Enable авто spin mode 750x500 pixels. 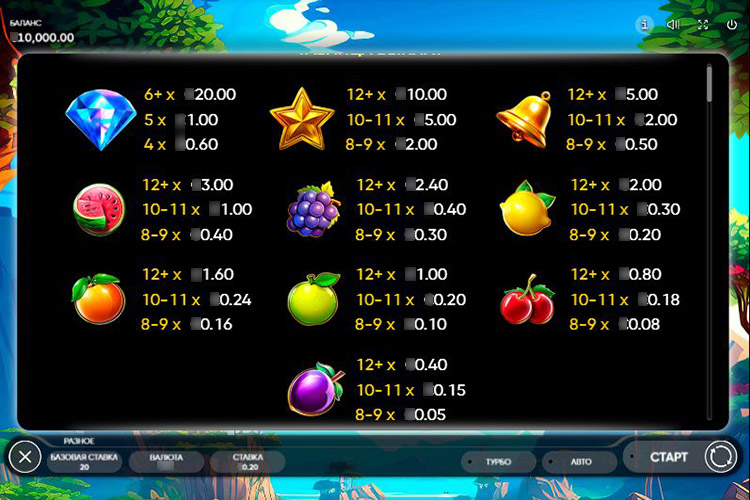pyautogui.click(x=580, y=462)
